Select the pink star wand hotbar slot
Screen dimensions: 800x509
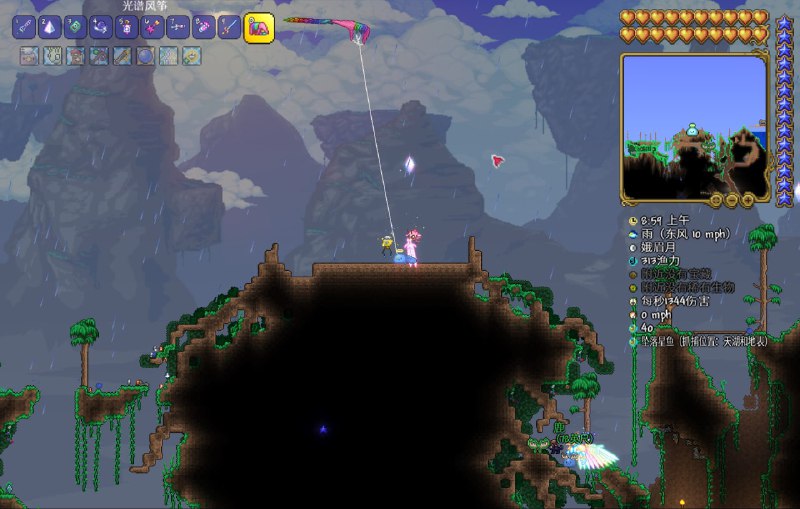152,27
